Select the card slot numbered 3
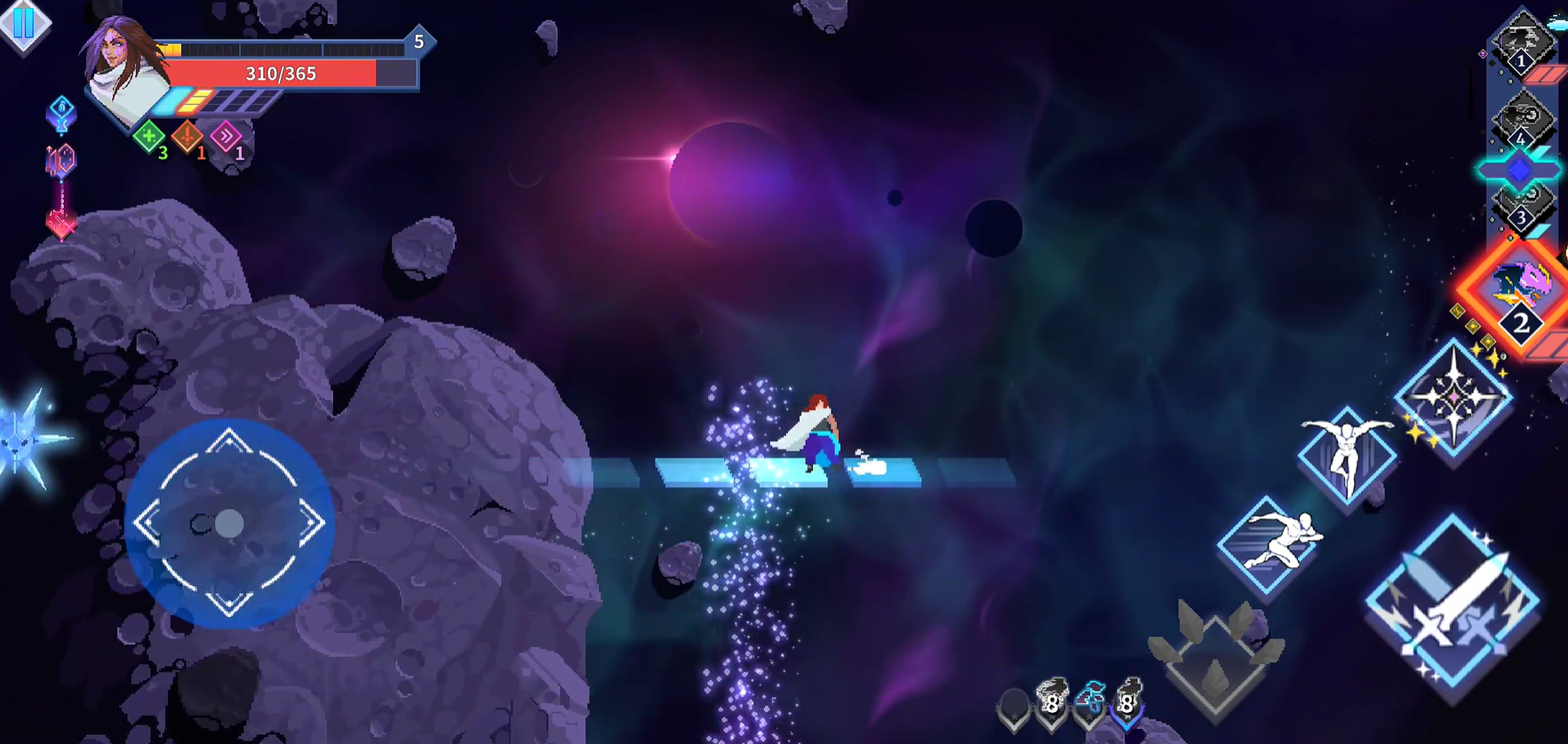 point(1521,206)
